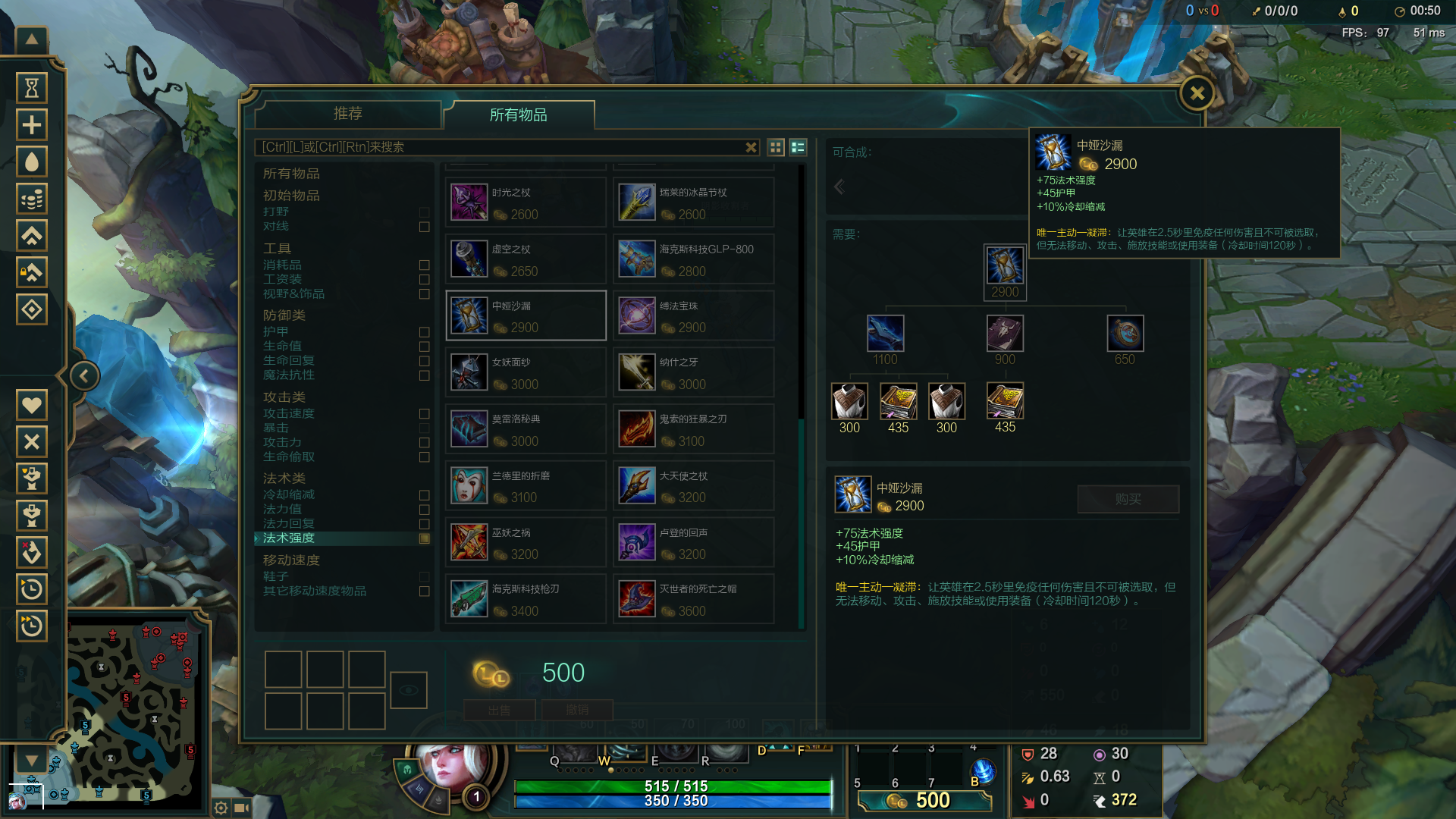The width and height of the screenshot is (1456, 819).
Task: Clear the shop search text
Action: coord(751,147)
